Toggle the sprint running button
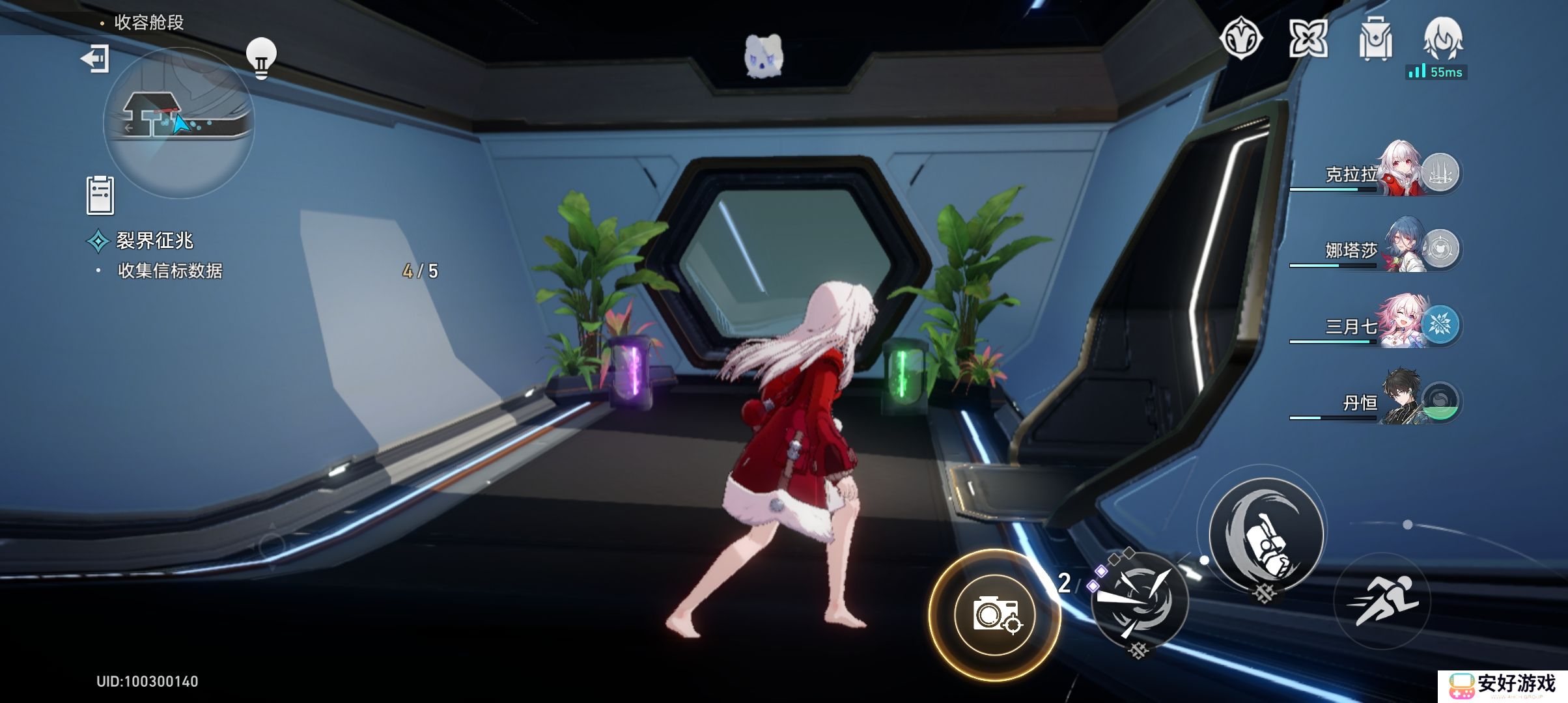The image size is (1568, 703). [1382, 600]
